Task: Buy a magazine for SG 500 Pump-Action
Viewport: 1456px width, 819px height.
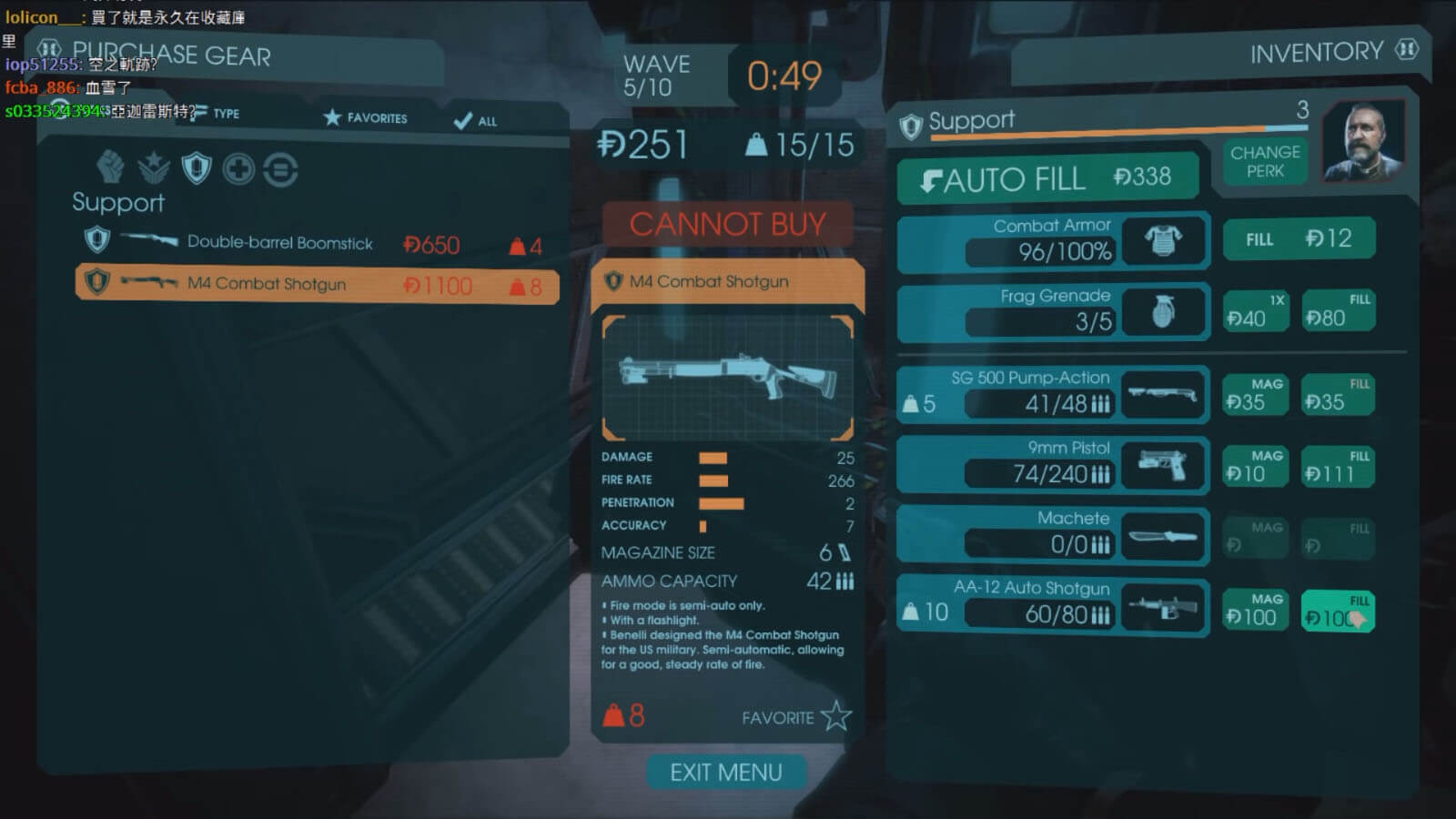Action: pos(1256,396)
